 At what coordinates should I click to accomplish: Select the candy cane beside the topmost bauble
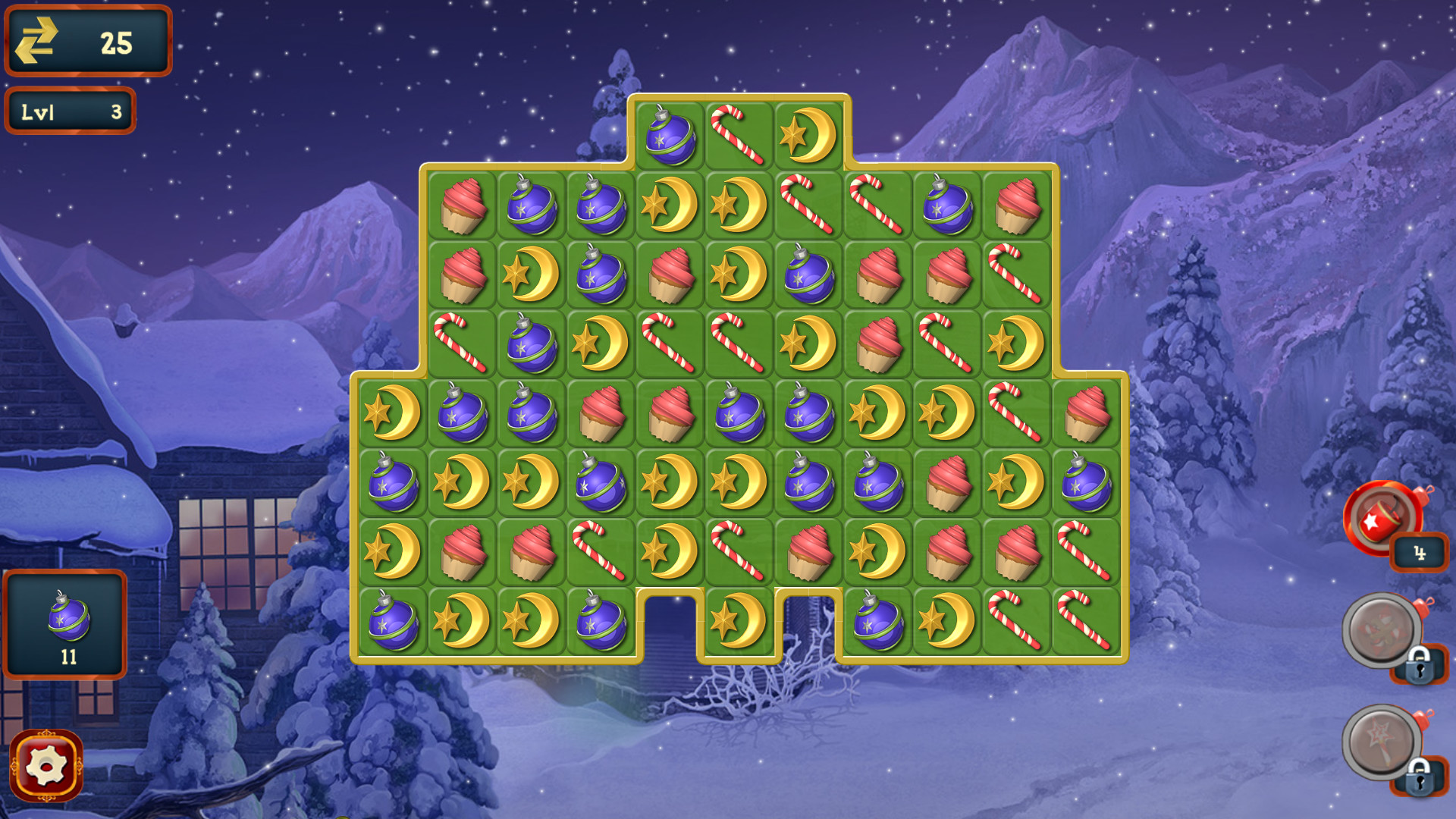click(x=737, y=135)
